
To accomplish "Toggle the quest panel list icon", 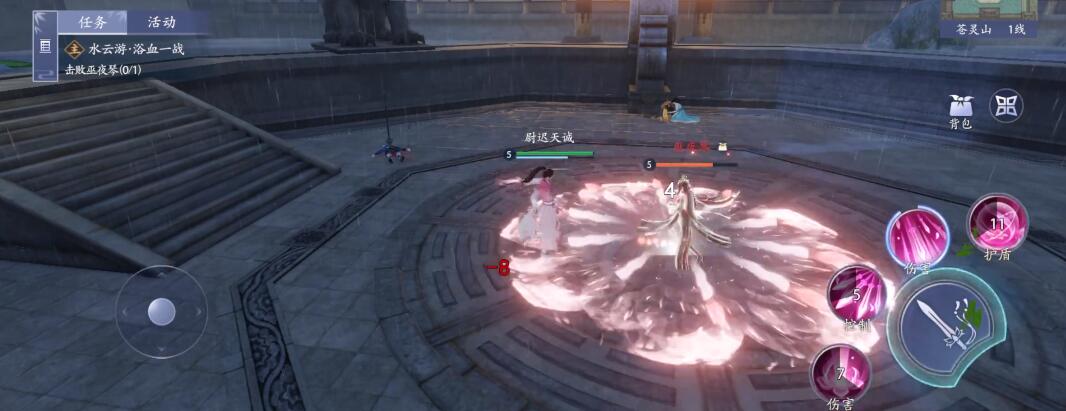I will point(45,47).
